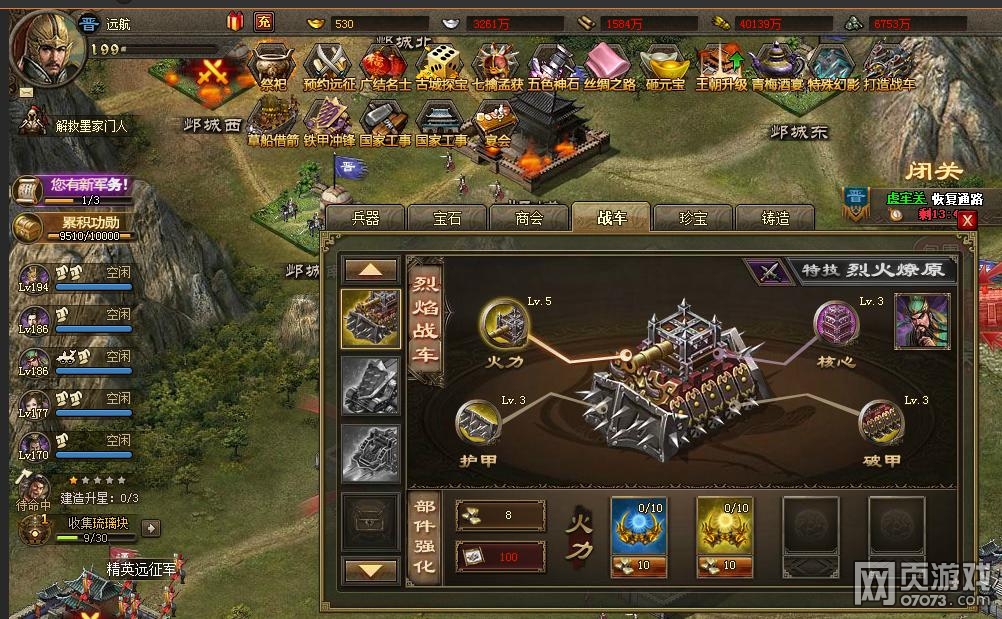Viewport: 1002px width, 619px height.
Task: Click the chariot list down arrow
Action: click(370, 570)
